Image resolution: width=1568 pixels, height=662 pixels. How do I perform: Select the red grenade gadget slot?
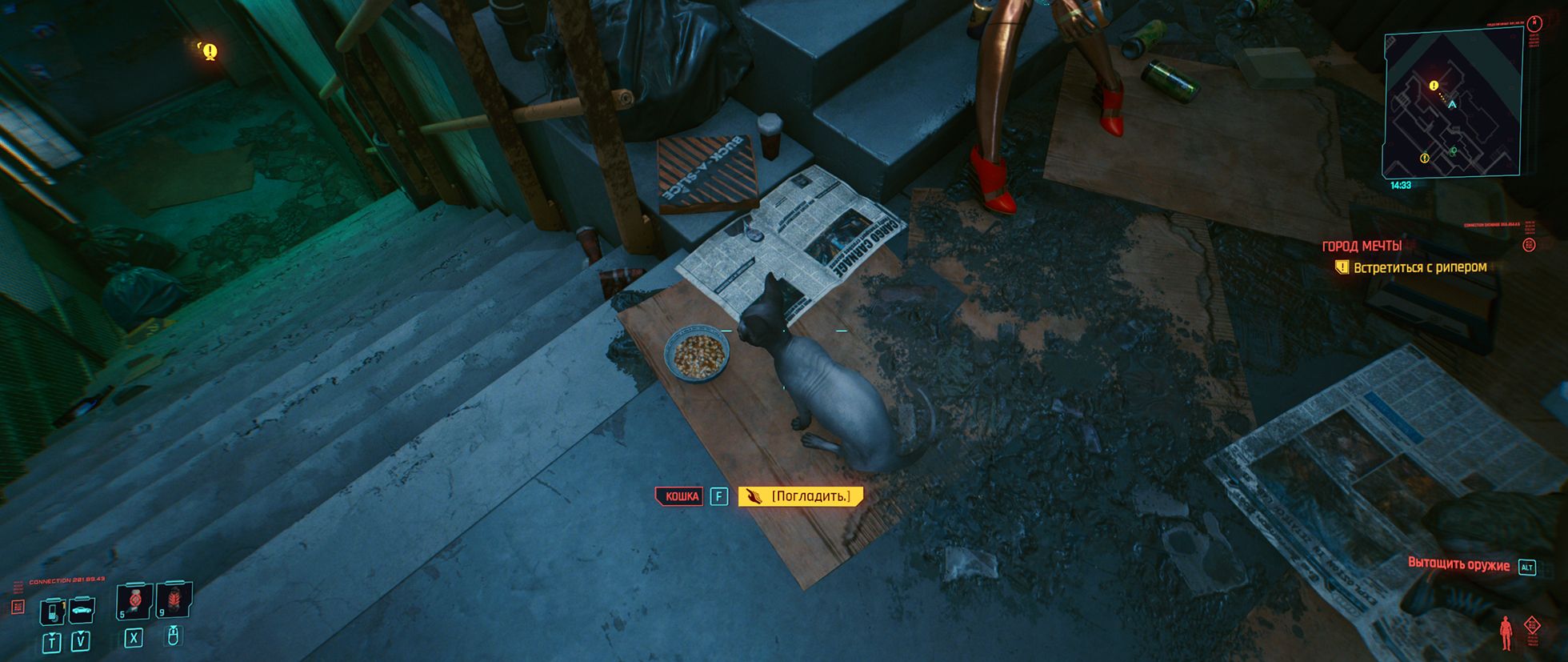(x=174, y=600)
